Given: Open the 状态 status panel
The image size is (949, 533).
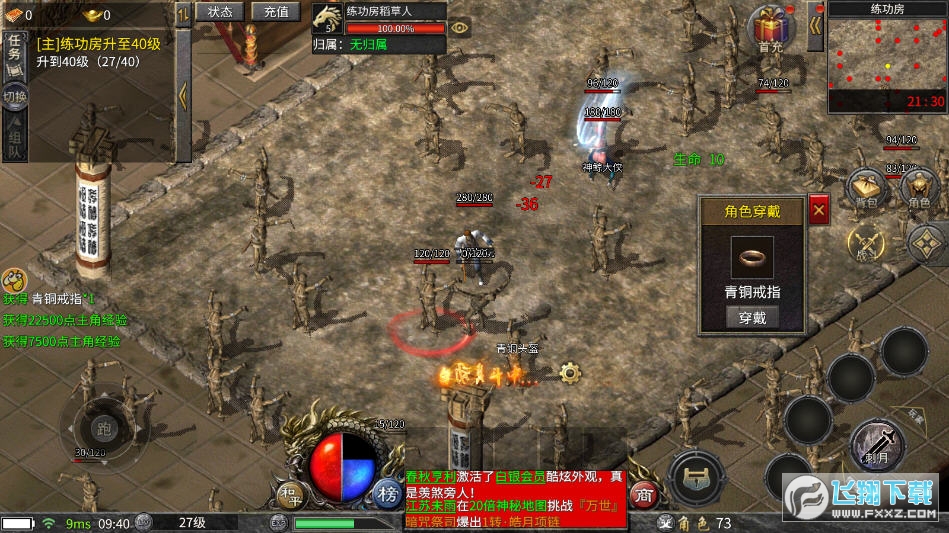Looking at the screenshot, I should (x=219, y=12).
